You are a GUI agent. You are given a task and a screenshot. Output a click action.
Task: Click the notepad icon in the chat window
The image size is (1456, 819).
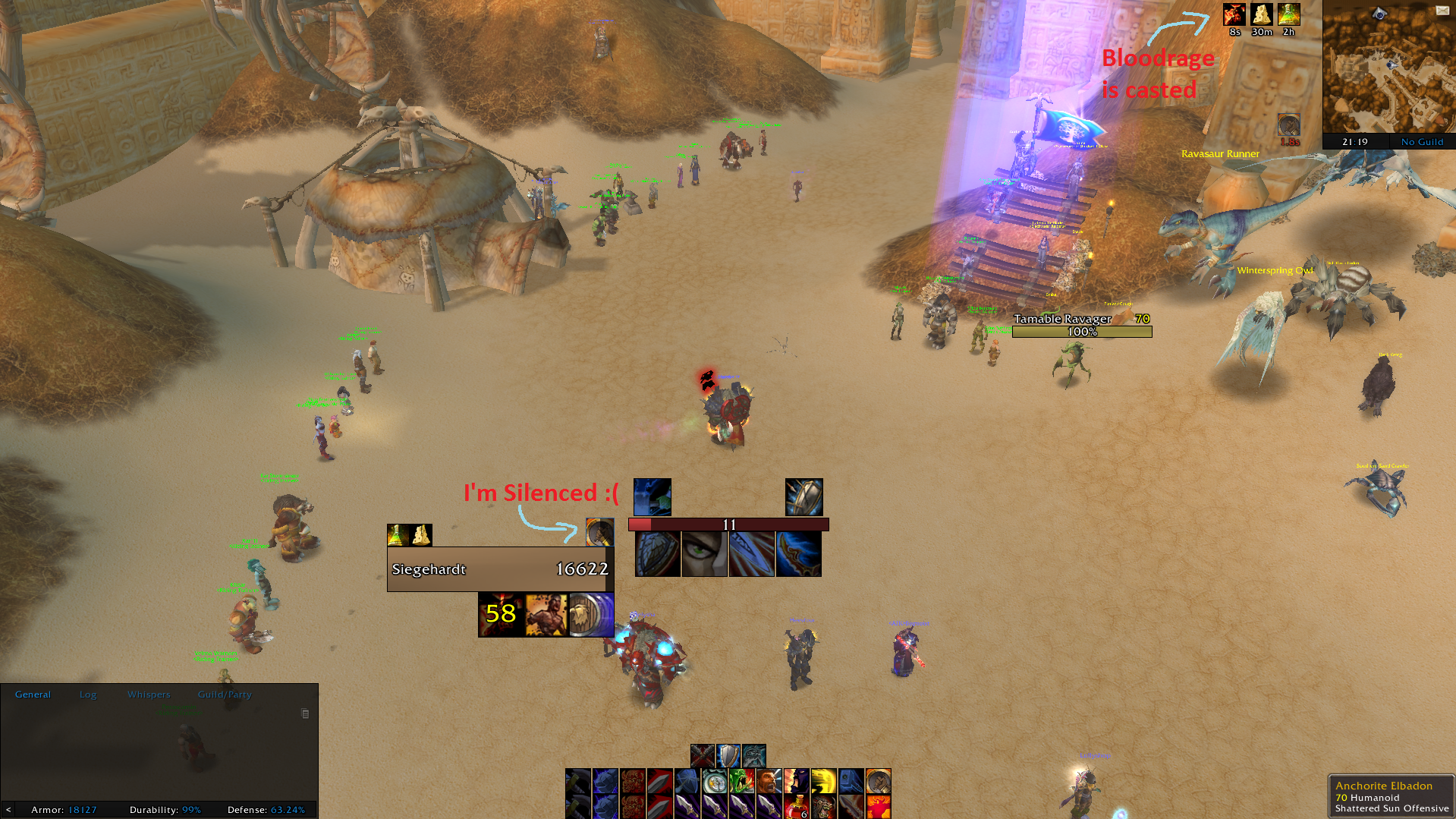[306, 713]
